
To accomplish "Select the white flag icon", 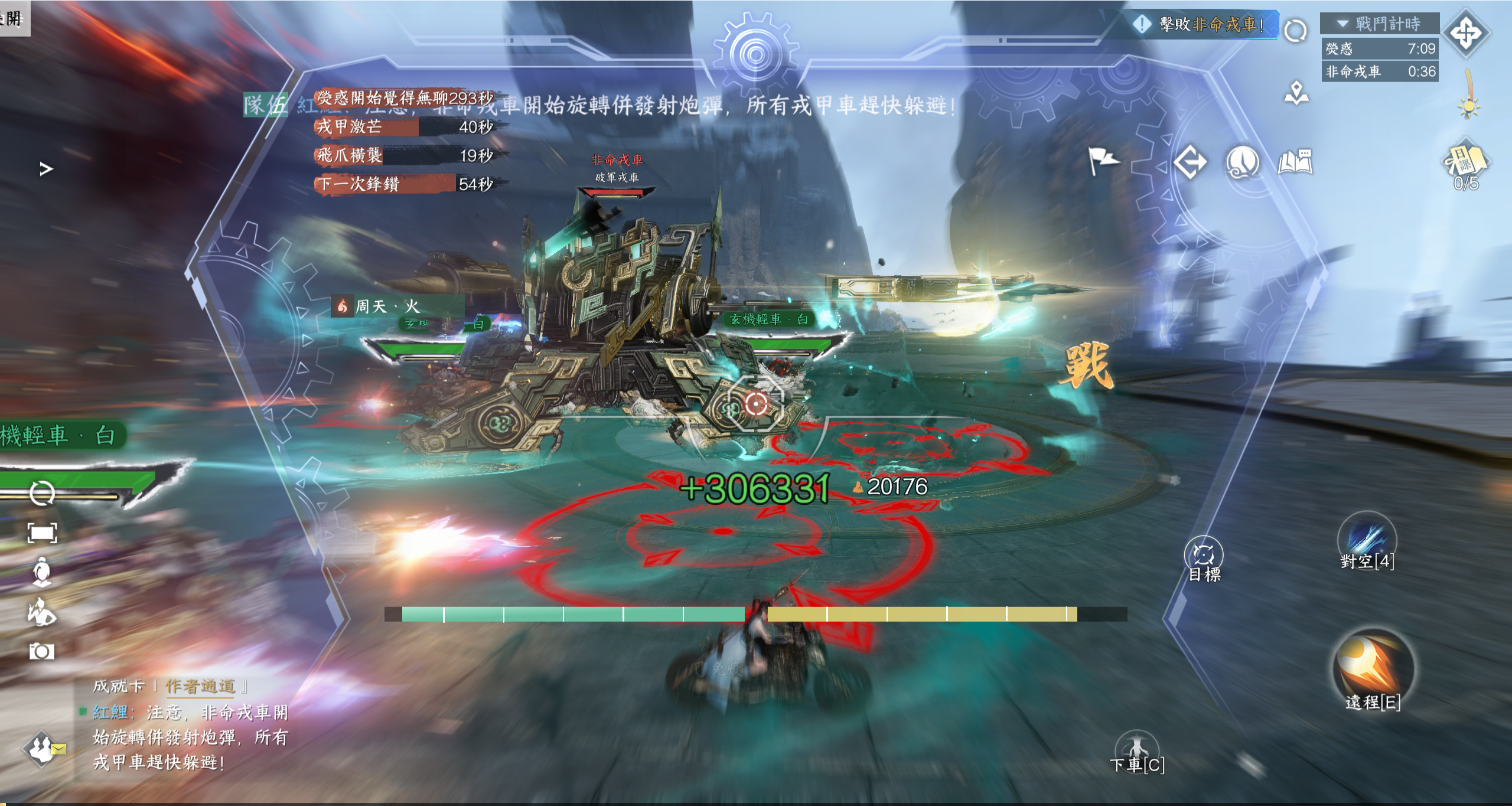I will coord(1102,161).
